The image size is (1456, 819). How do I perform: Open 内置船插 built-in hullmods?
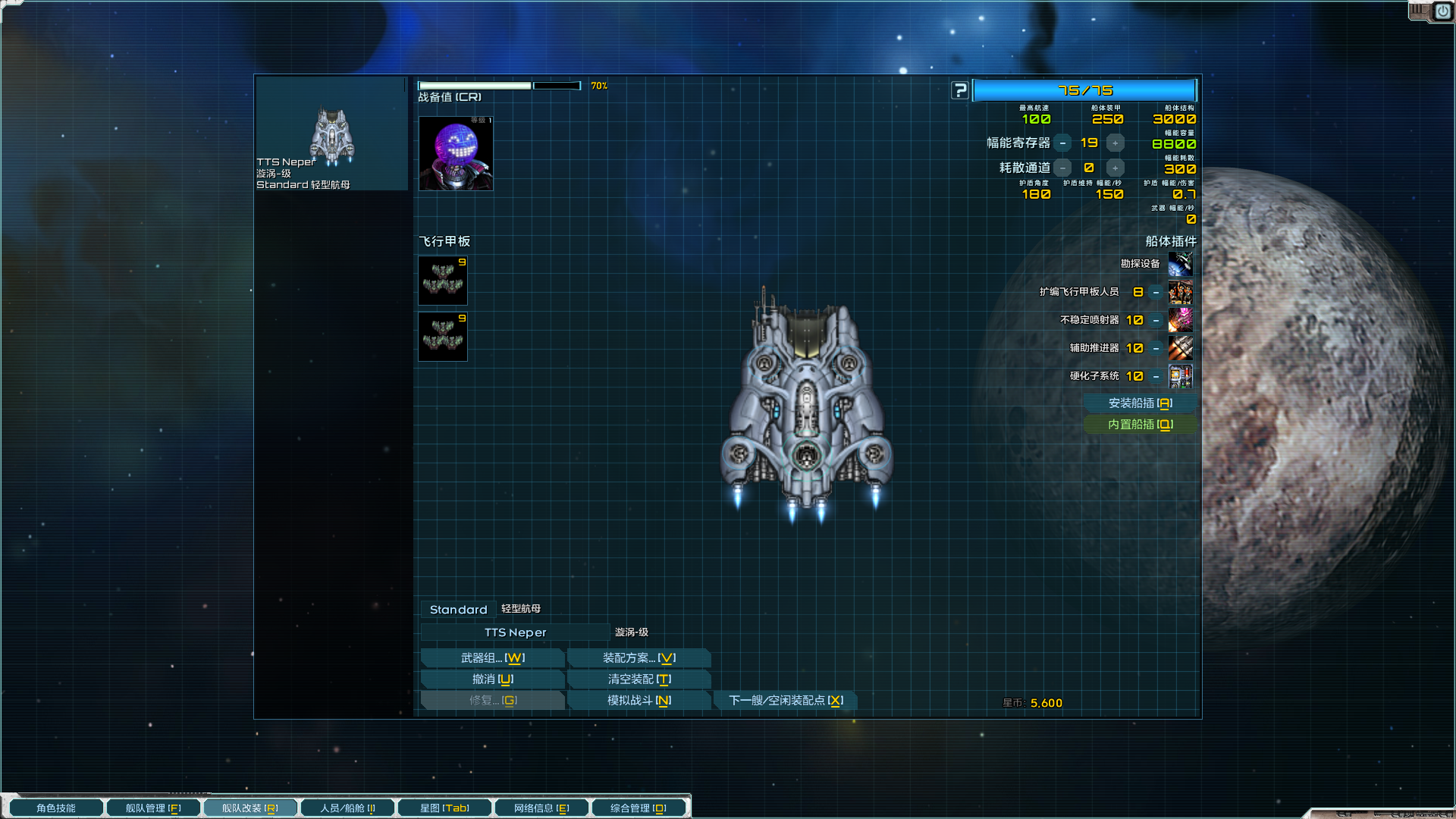[x=1140, y=425]
